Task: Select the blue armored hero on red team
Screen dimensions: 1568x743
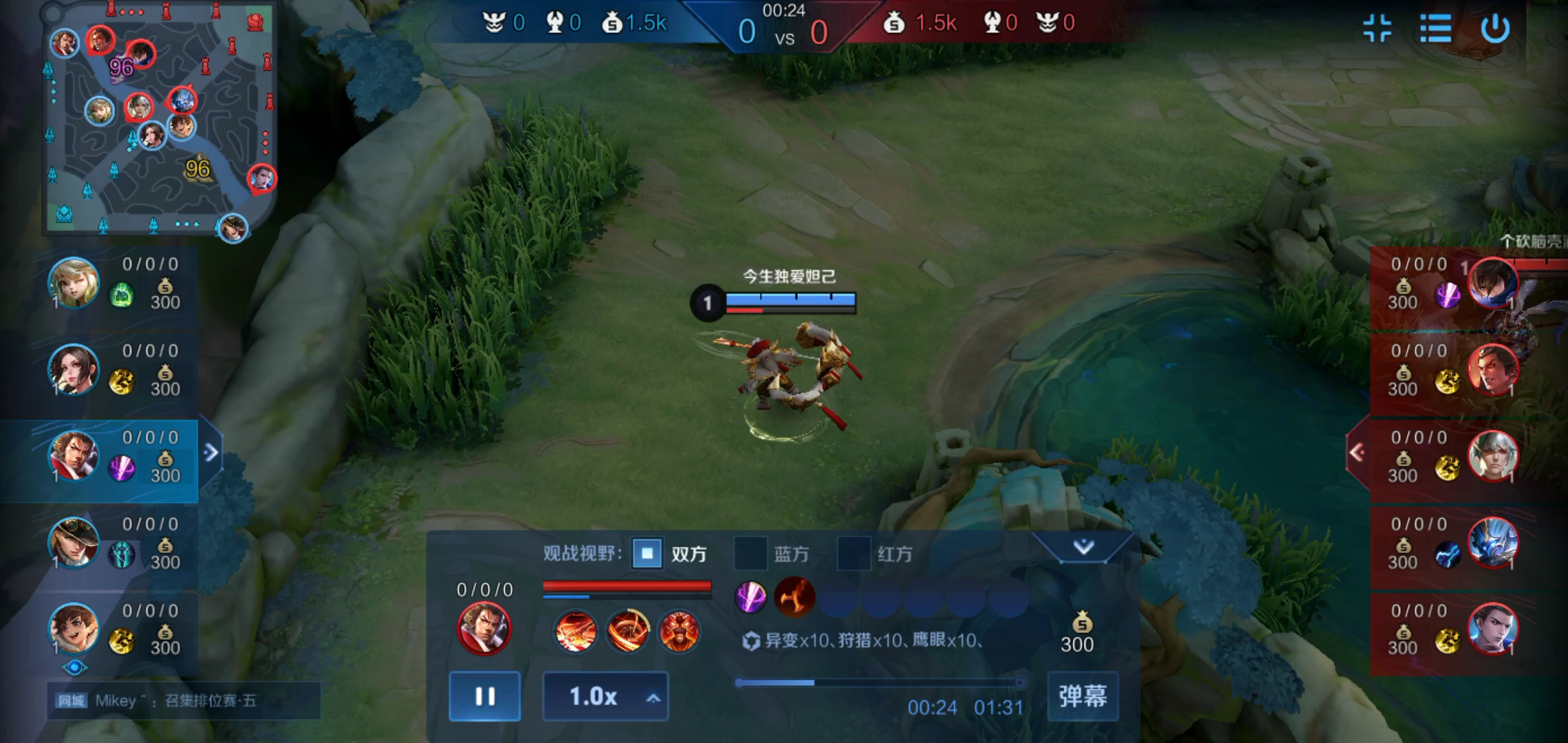Action: [x=1492, y=543]
